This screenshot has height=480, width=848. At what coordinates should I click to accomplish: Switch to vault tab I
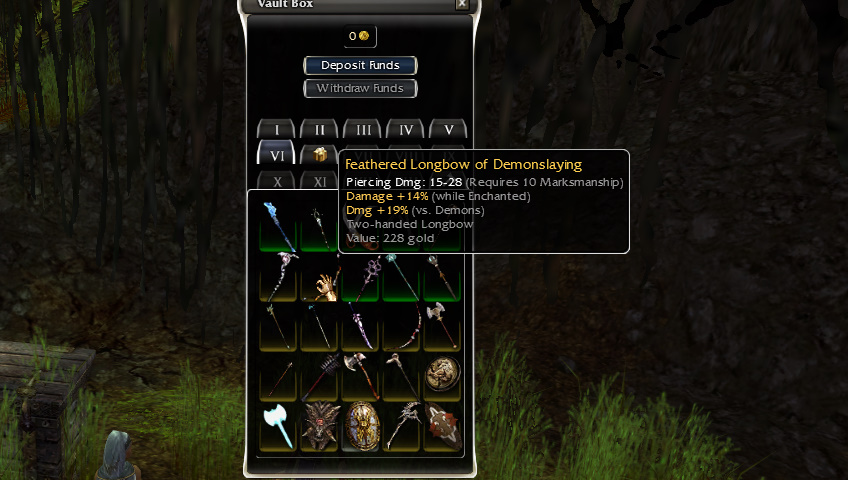277,130
